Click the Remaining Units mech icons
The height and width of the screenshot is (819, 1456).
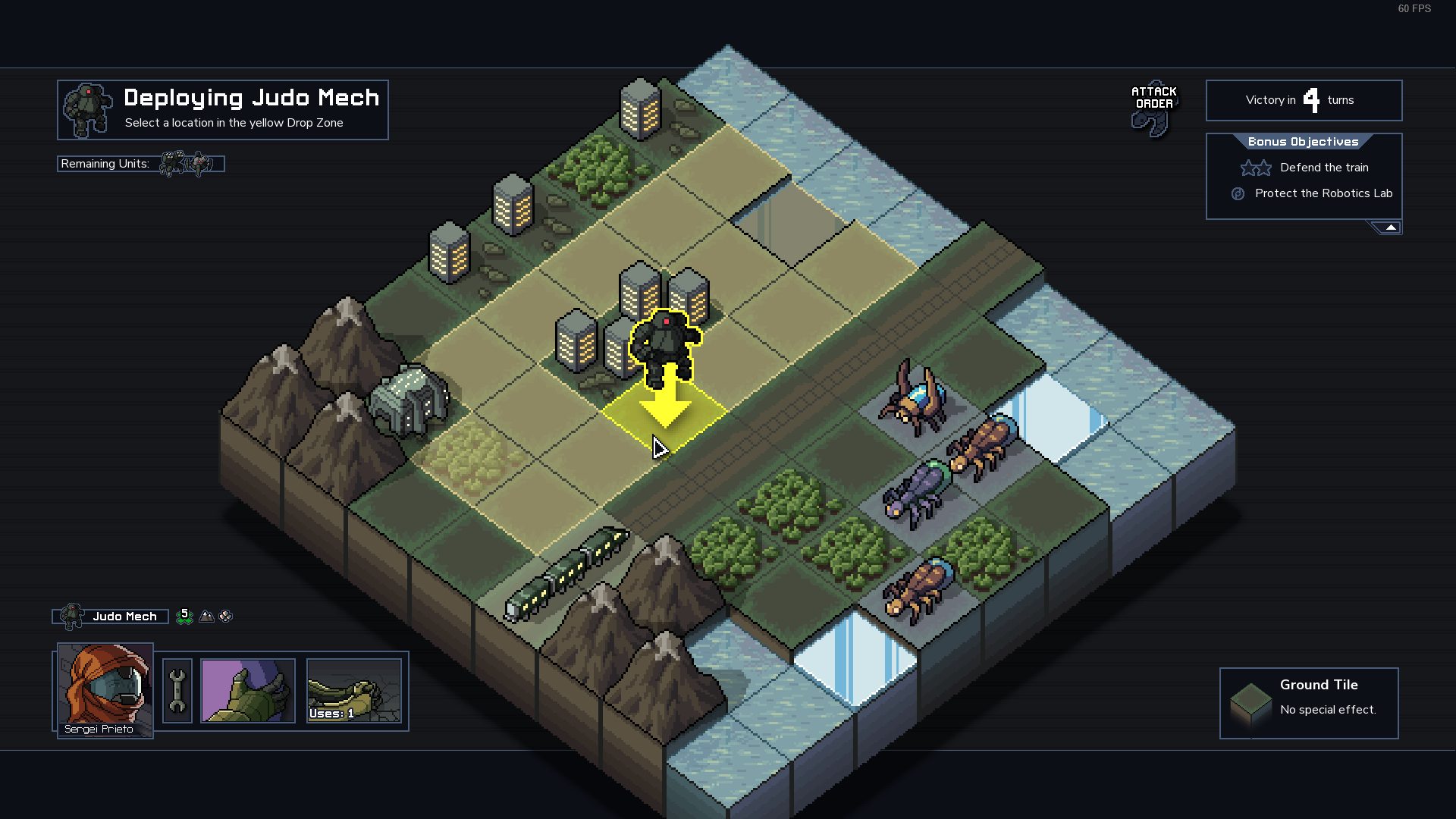187,164
